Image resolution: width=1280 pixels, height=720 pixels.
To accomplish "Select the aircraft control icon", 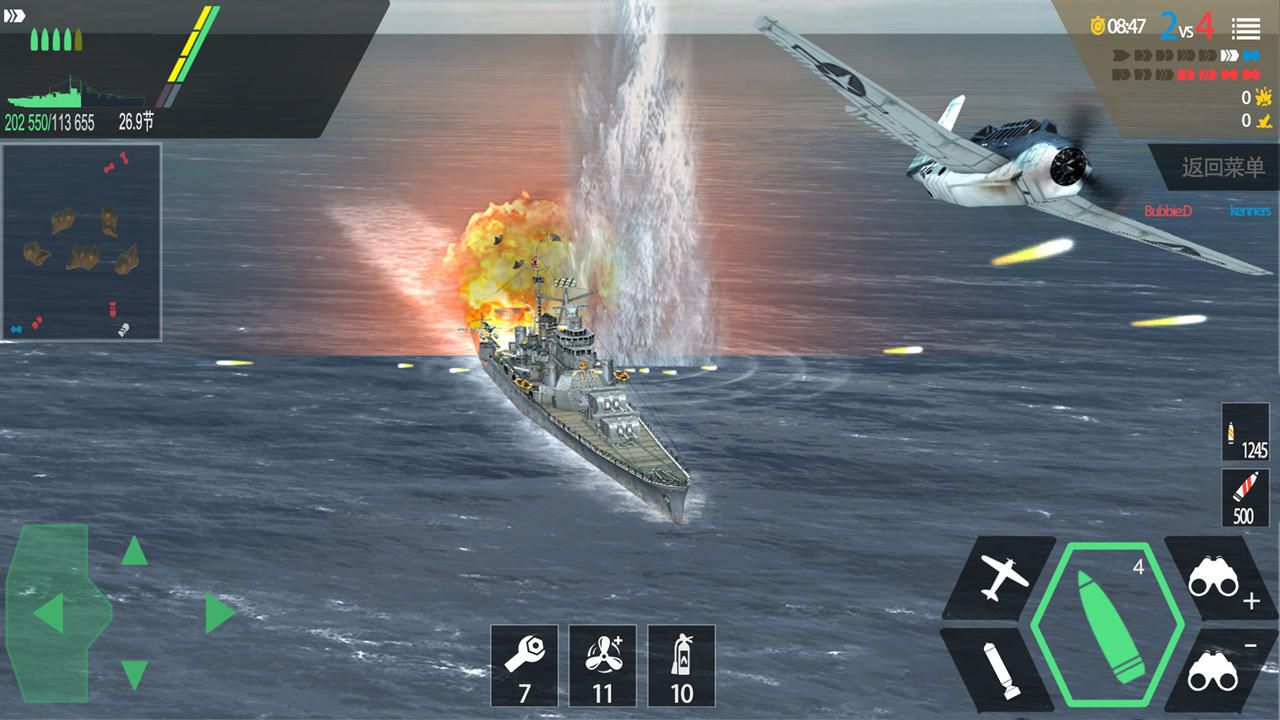I will point(1004,578).
